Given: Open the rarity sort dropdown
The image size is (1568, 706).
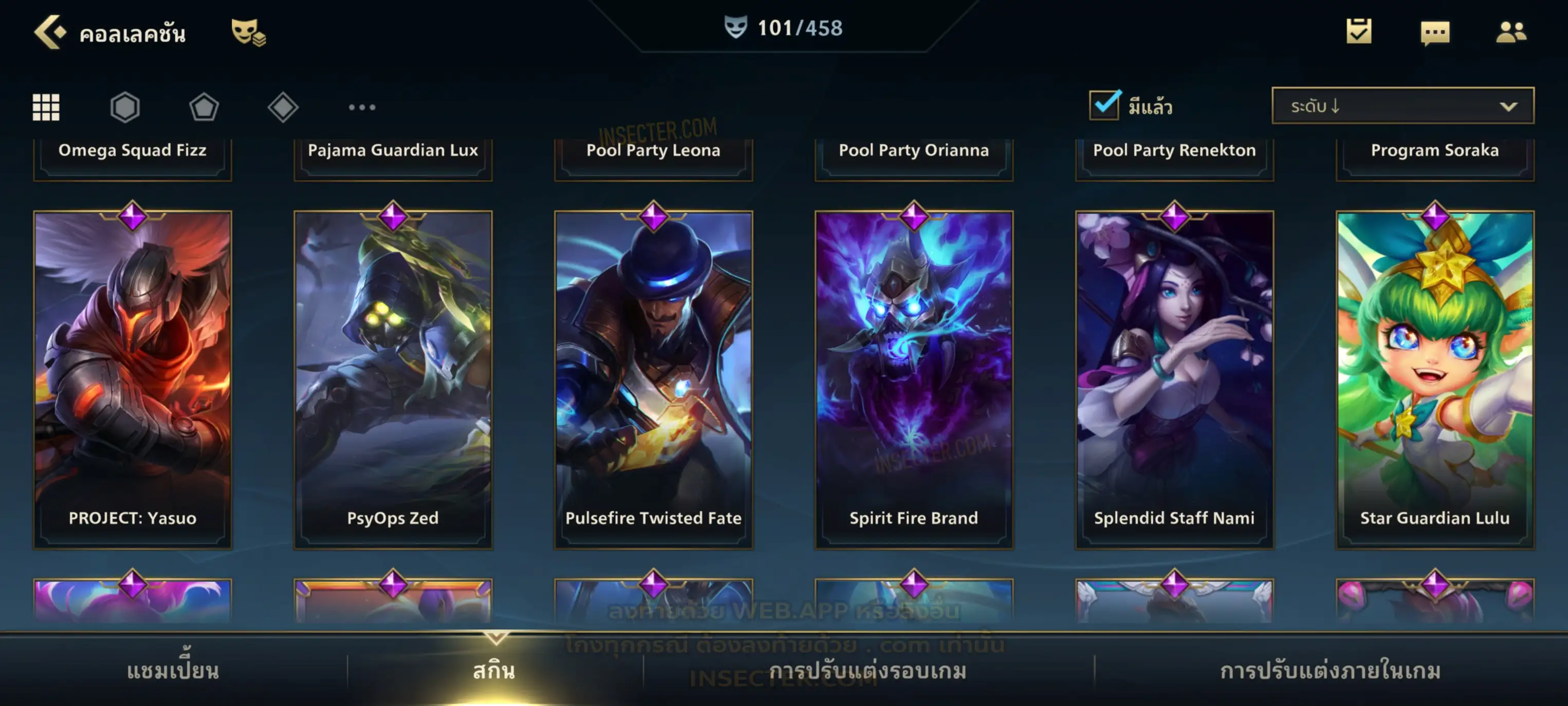Looking at the screenshot, I should (1403, 106).
